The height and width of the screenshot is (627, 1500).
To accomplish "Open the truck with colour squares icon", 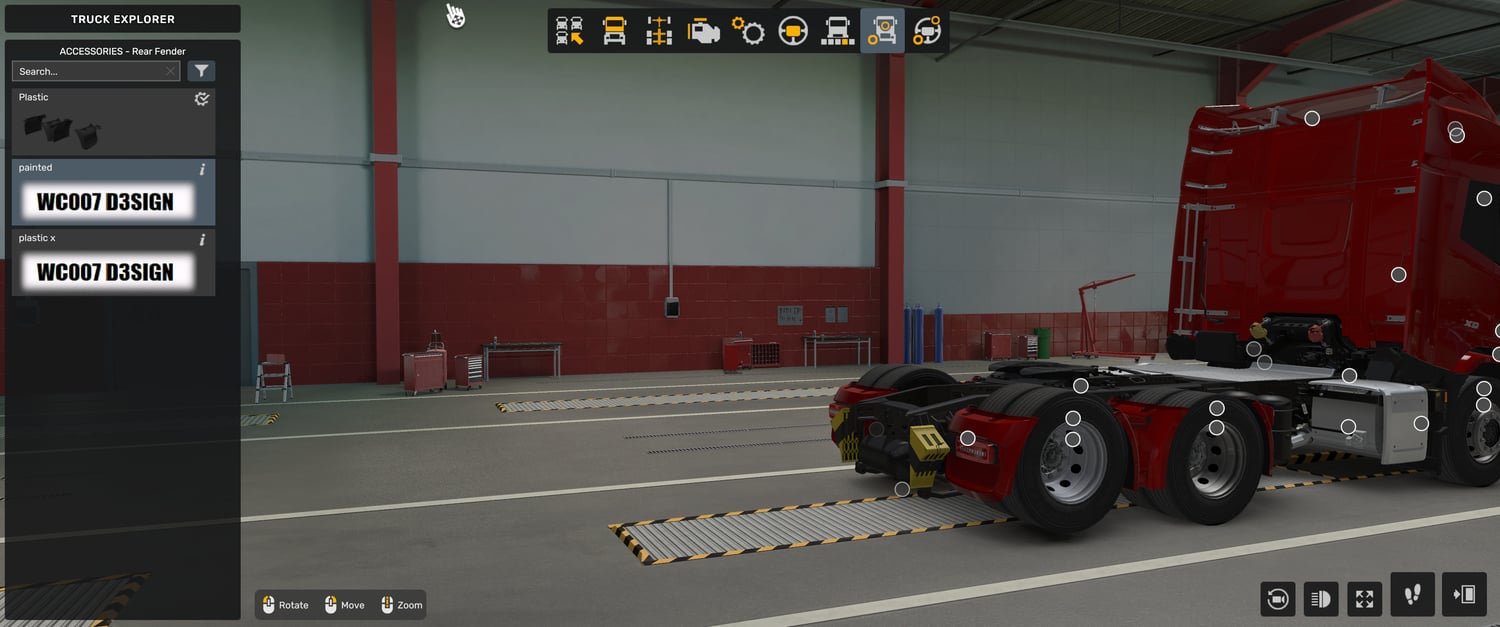I will point(837,31).
